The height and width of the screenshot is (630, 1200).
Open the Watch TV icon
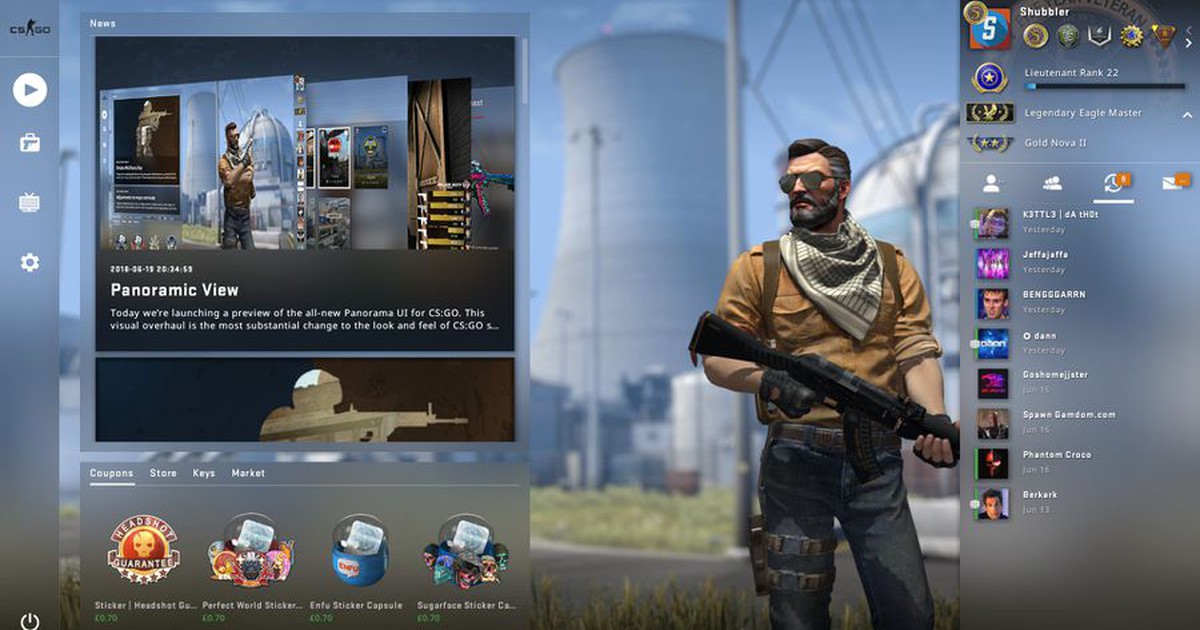coord(30,203)
